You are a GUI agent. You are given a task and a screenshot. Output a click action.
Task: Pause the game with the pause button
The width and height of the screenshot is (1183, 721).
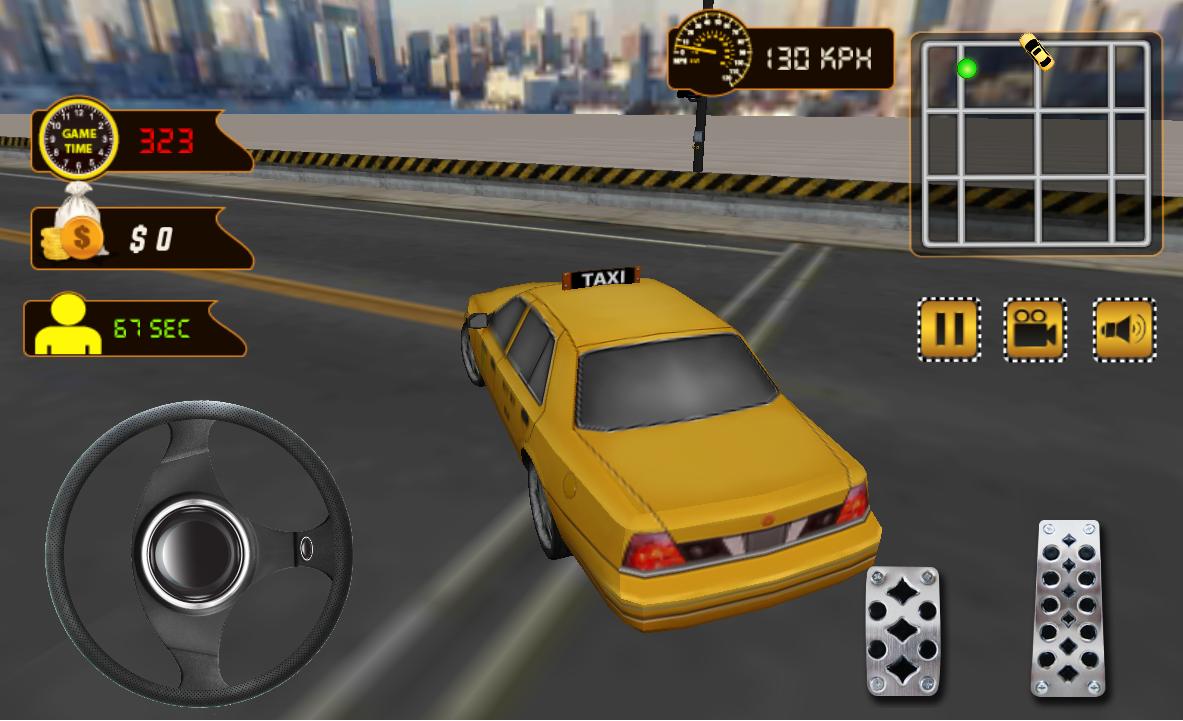[x=948, y=329]
